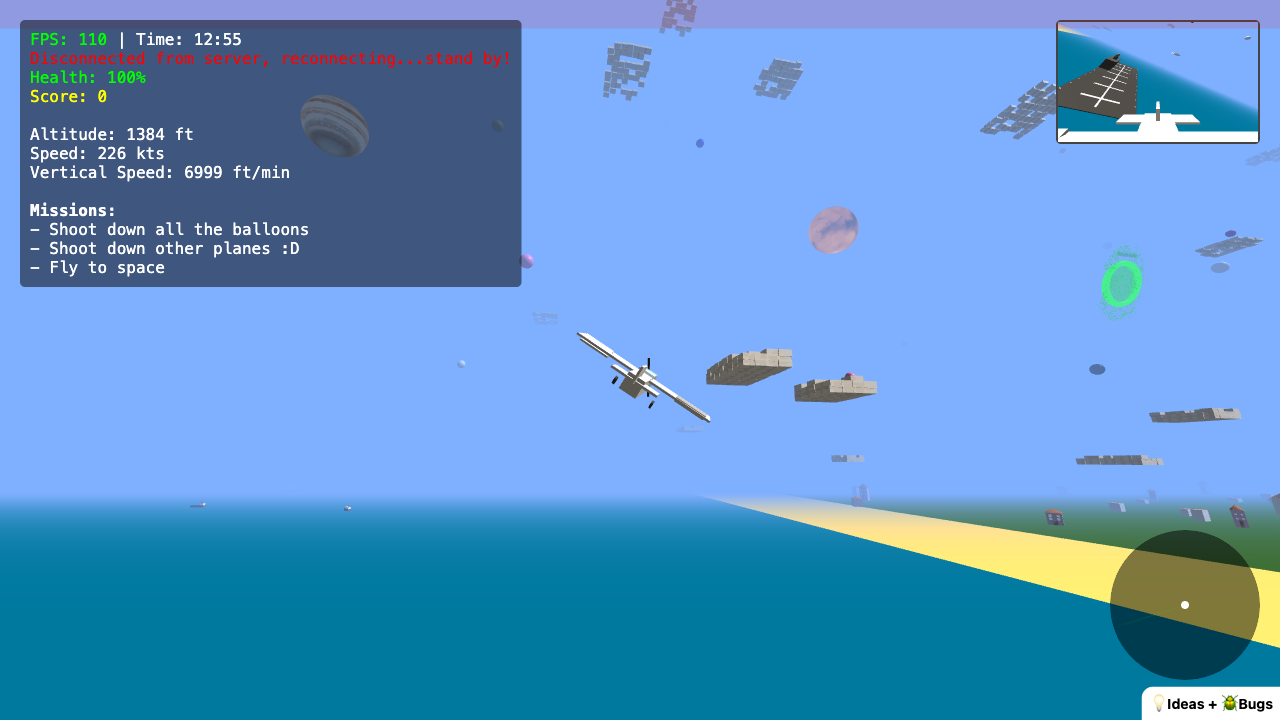Click the red reconnecting server message
Viewport: 1280px width, 720px height.
pos(270,58)
